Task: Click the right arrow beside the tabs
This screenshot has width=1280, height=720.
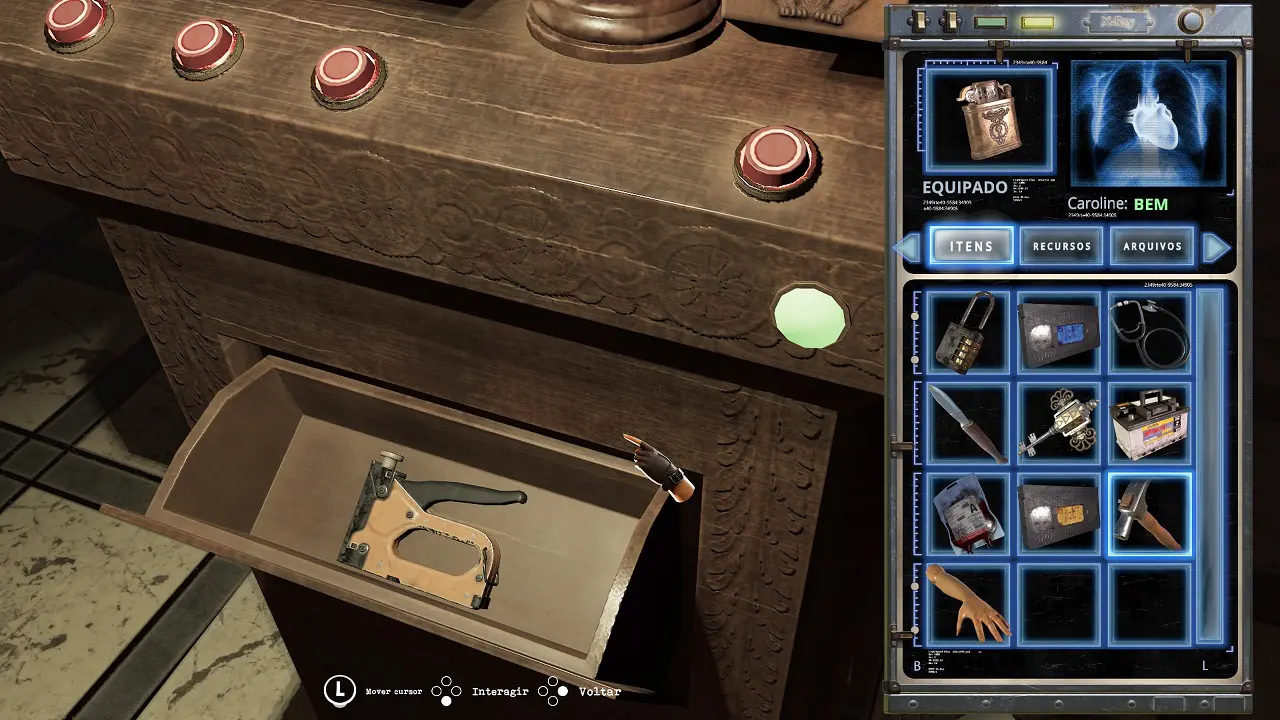Action: point(1216,247)
